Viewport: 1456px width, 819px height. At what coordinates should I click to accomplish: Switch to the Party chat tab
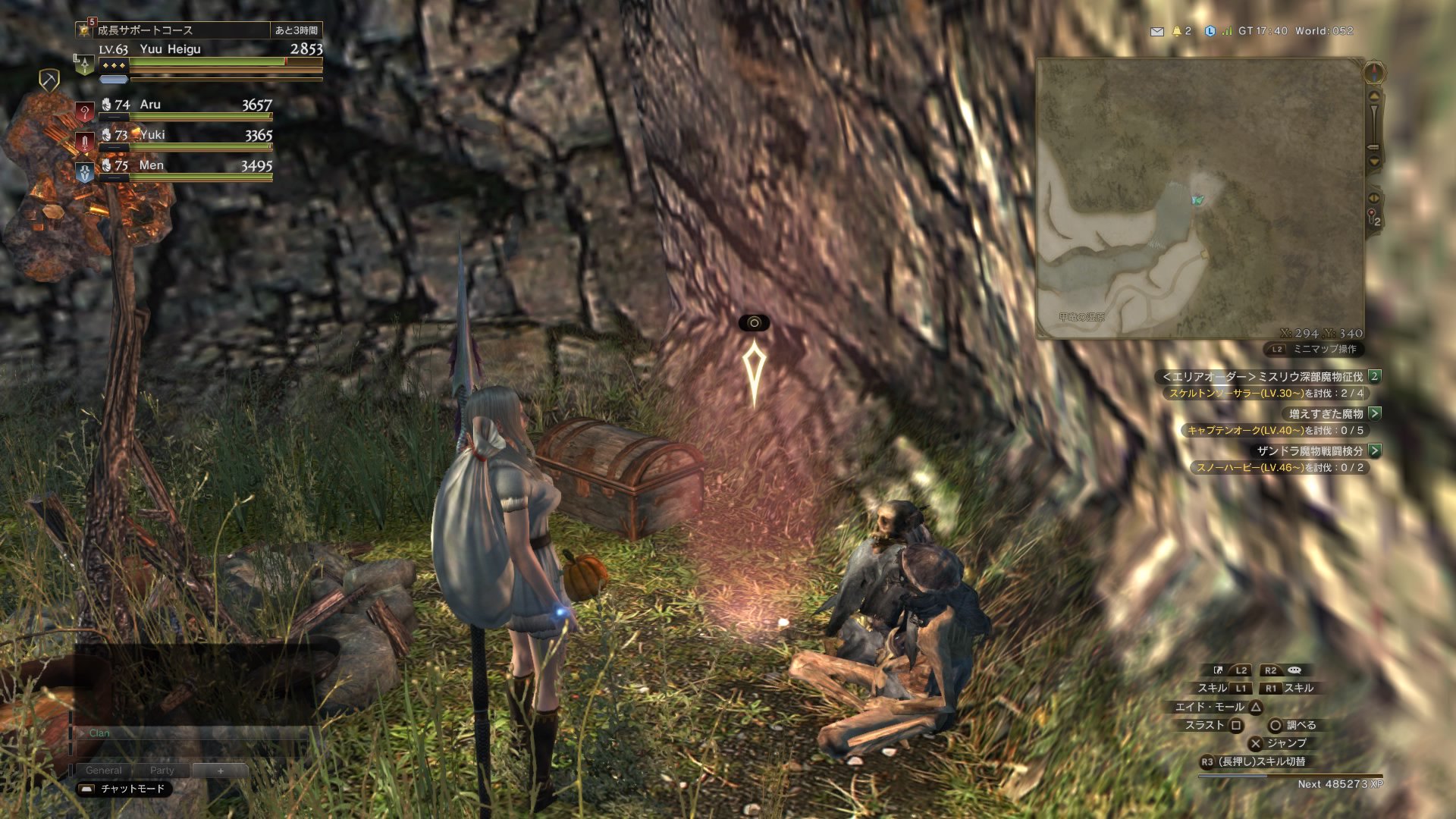(x=162, y=770)
